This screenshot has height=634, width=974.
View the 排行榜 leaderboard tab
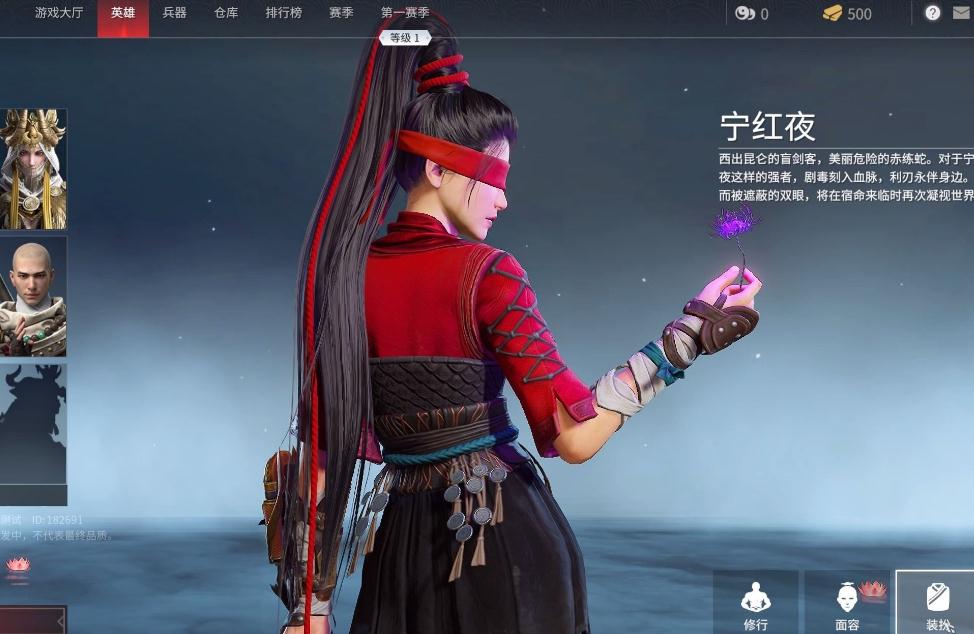(x=284, y=13)
